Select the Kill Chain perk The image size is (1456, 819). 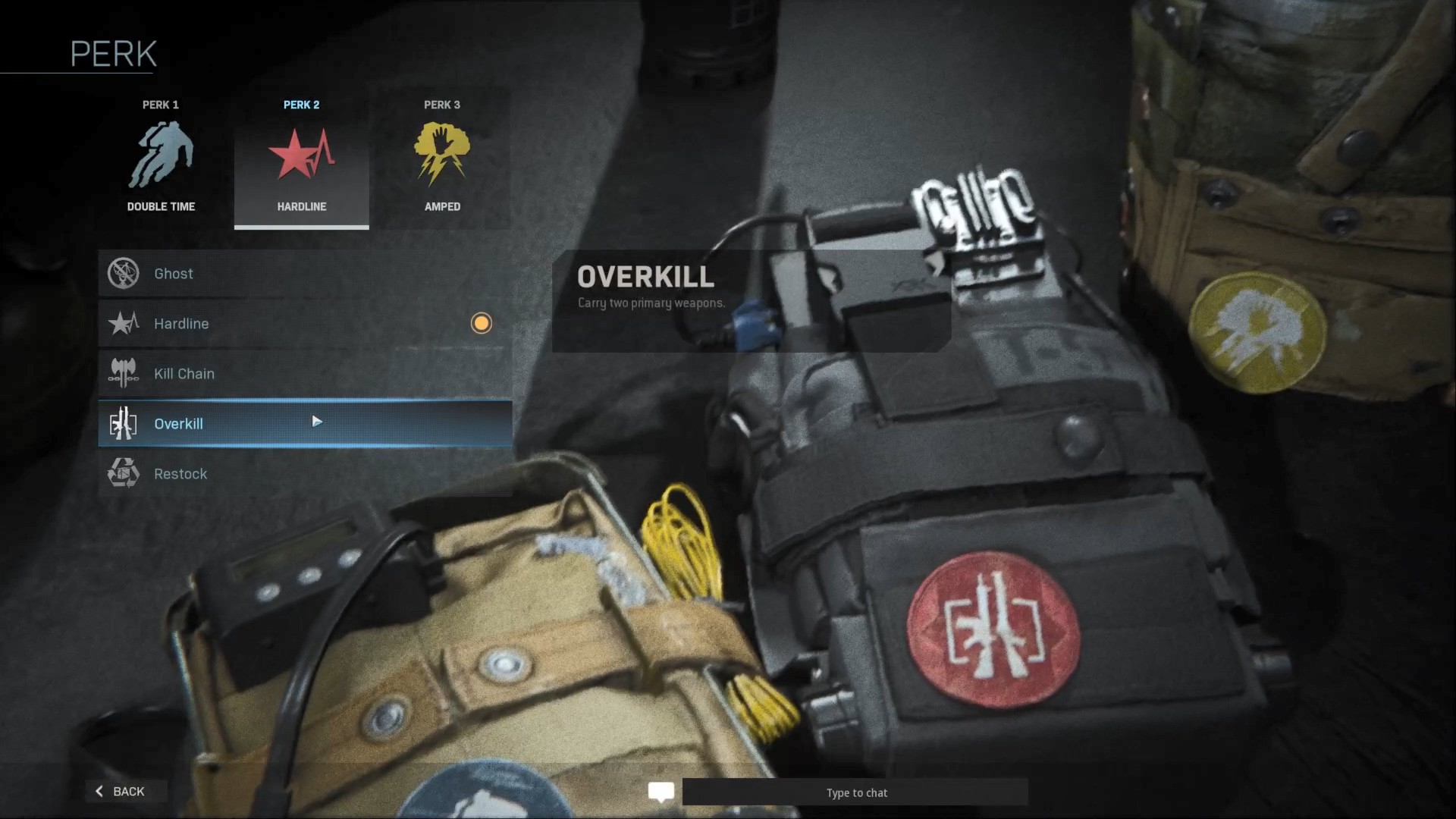(305, 374)
